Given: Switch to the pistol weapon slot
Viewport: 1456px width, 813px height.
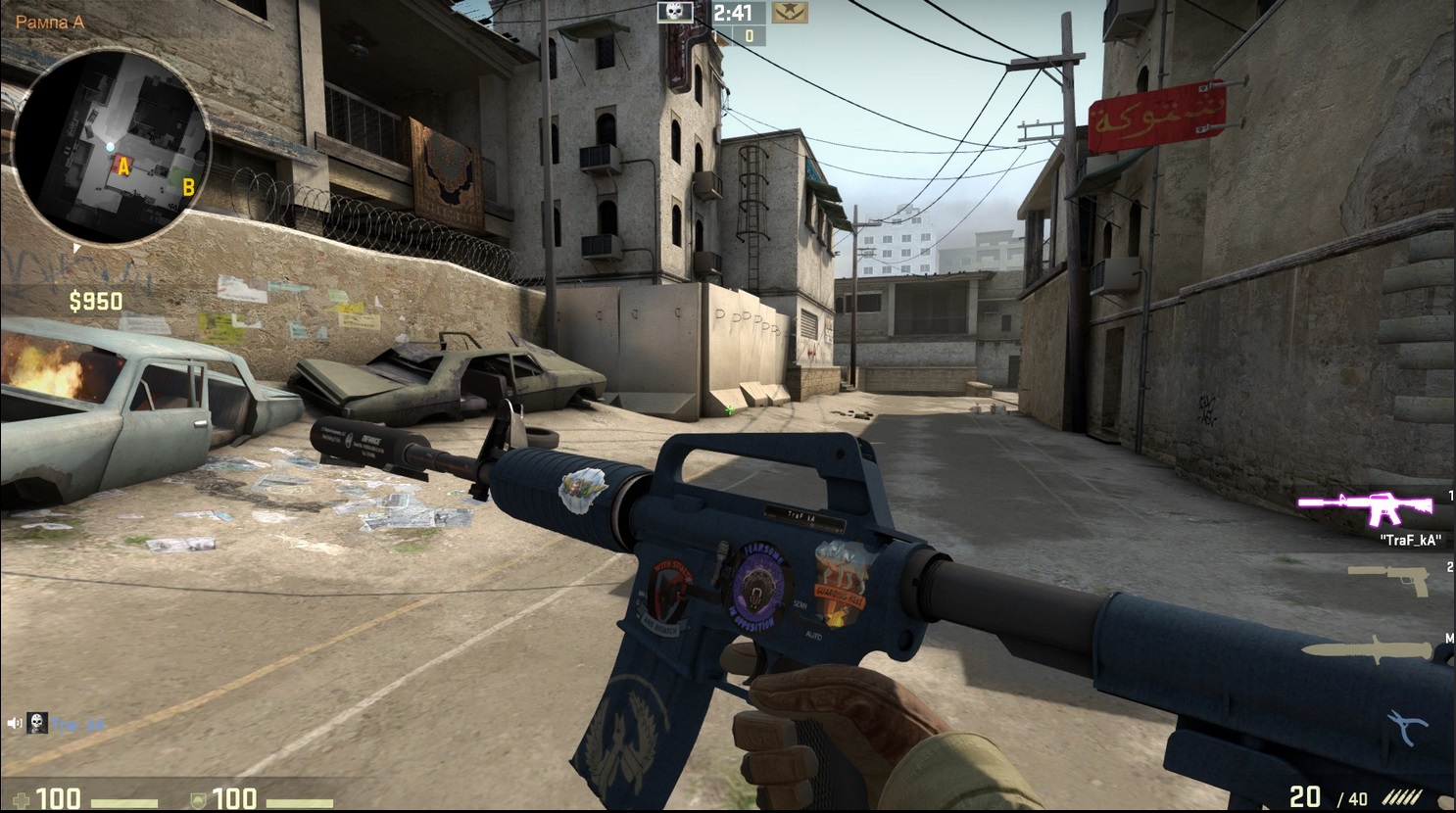Looking at the screenshot, I should [1389, 579].
